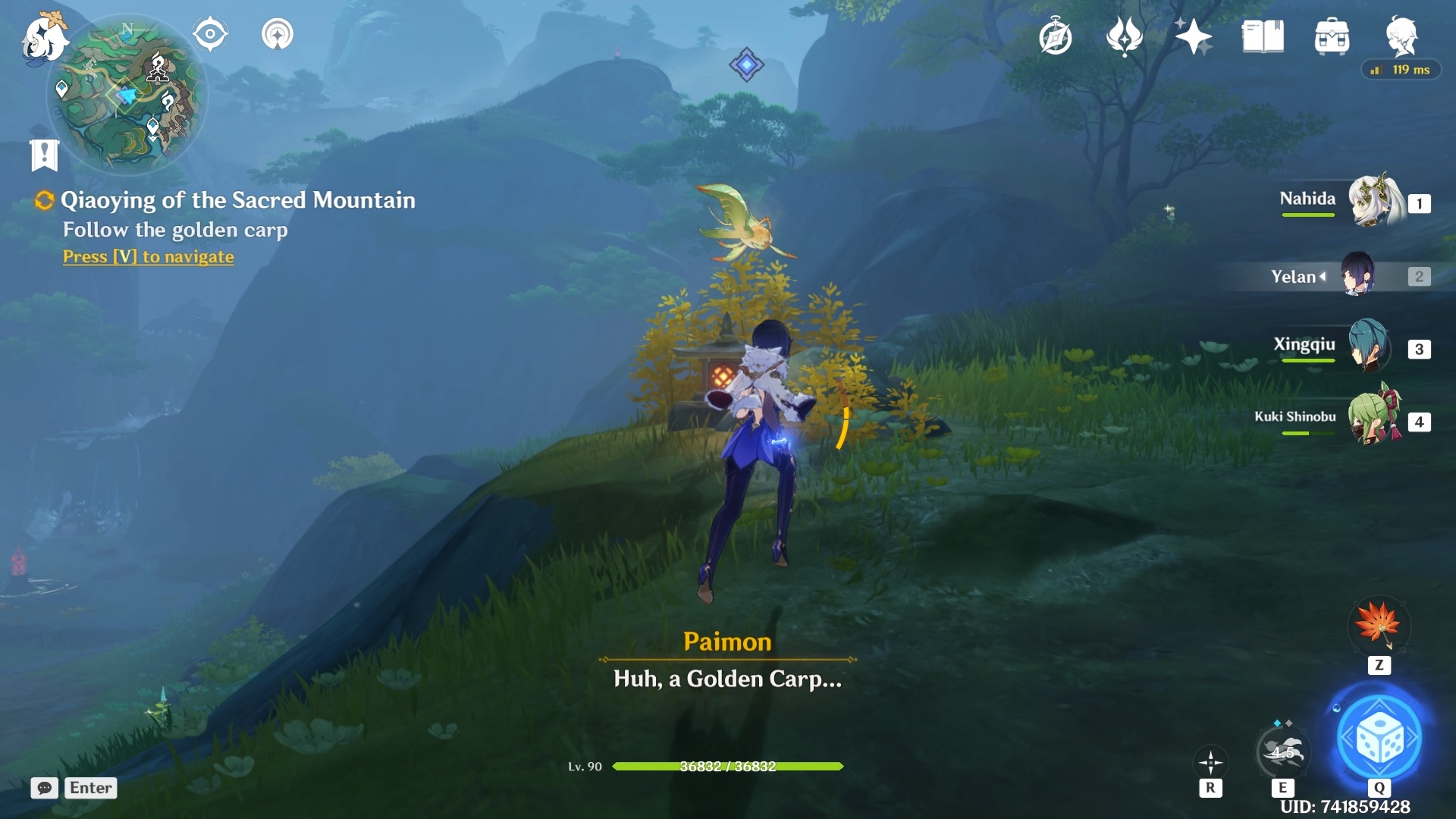The image size is (1456, 819).
Task: Toggle Elemental Sight next to the minimap
Action: click(x=209, y=33)
